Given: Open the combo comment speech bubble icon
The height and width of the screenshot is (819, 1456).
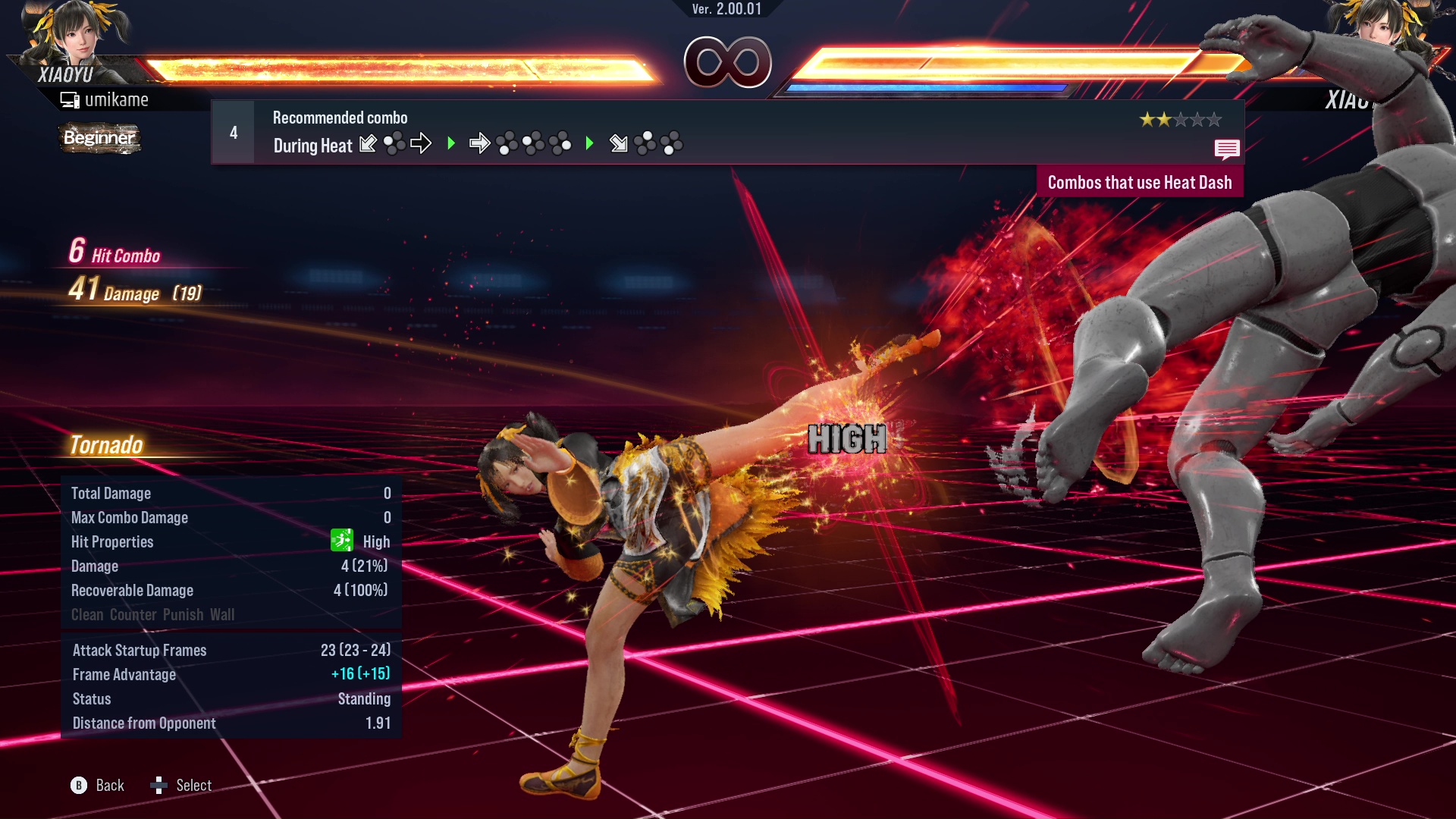Looking at the screenshot, I should click(1226, 149).
